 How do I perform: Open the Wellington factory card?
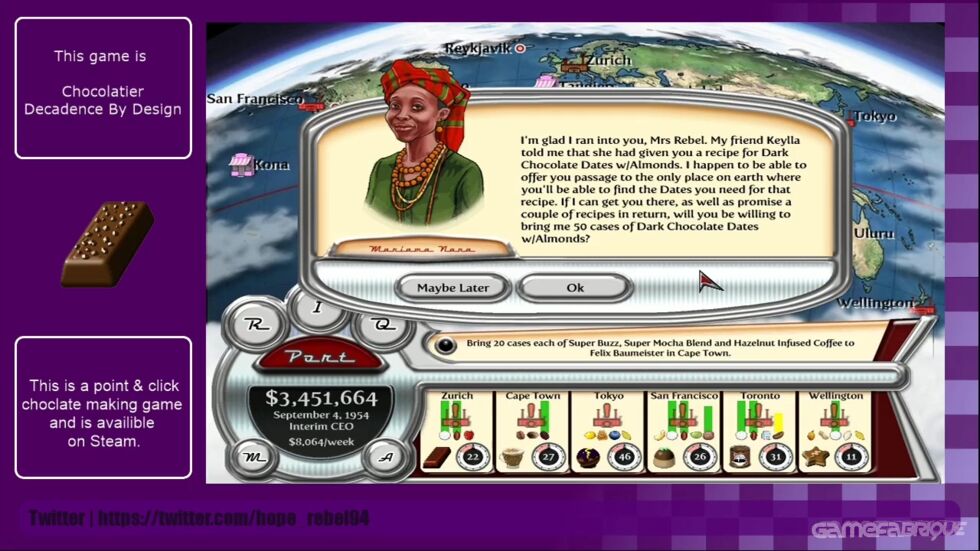click(835, 431)
